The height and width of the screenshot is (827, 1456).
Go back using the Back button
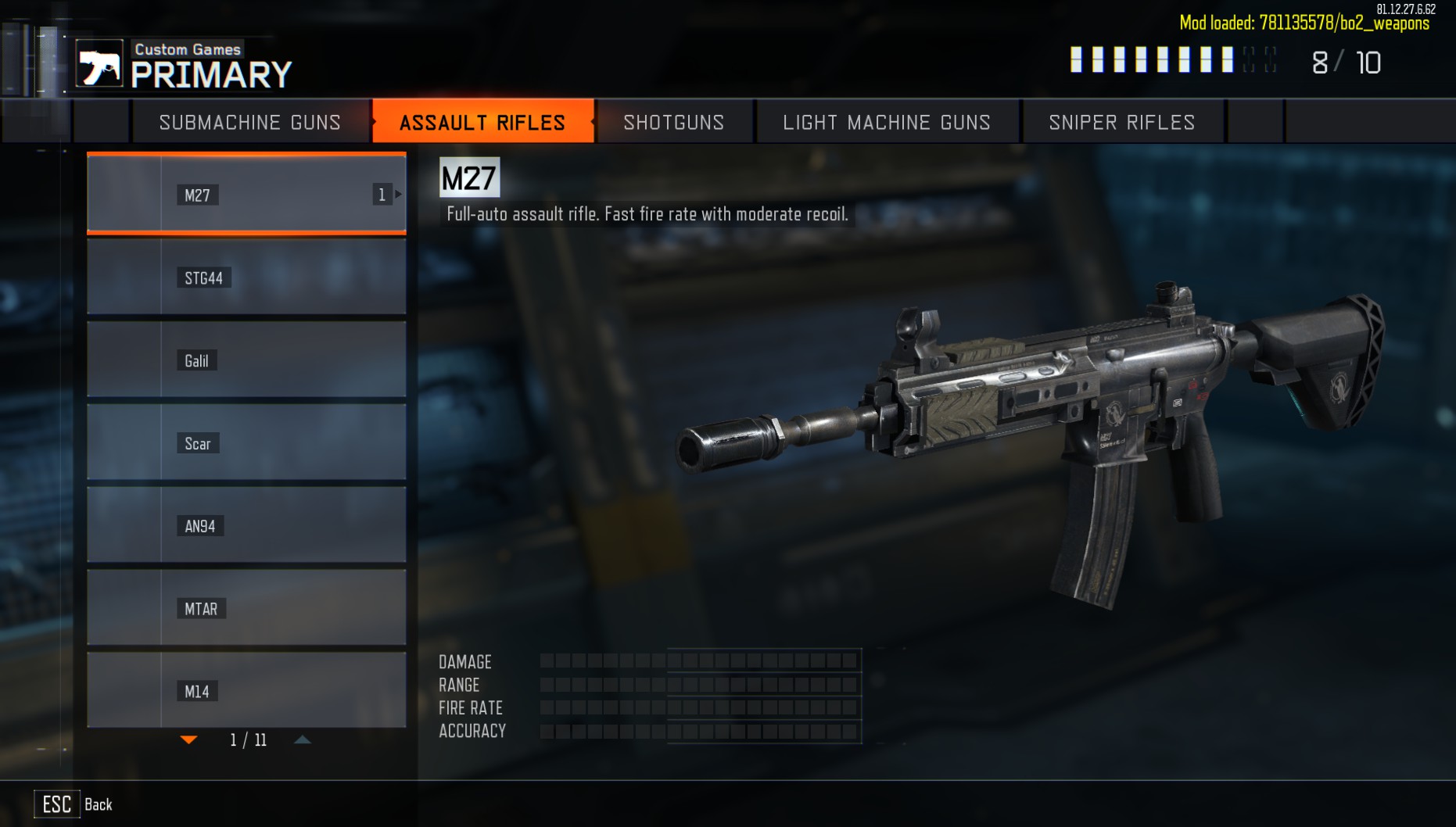74,804
